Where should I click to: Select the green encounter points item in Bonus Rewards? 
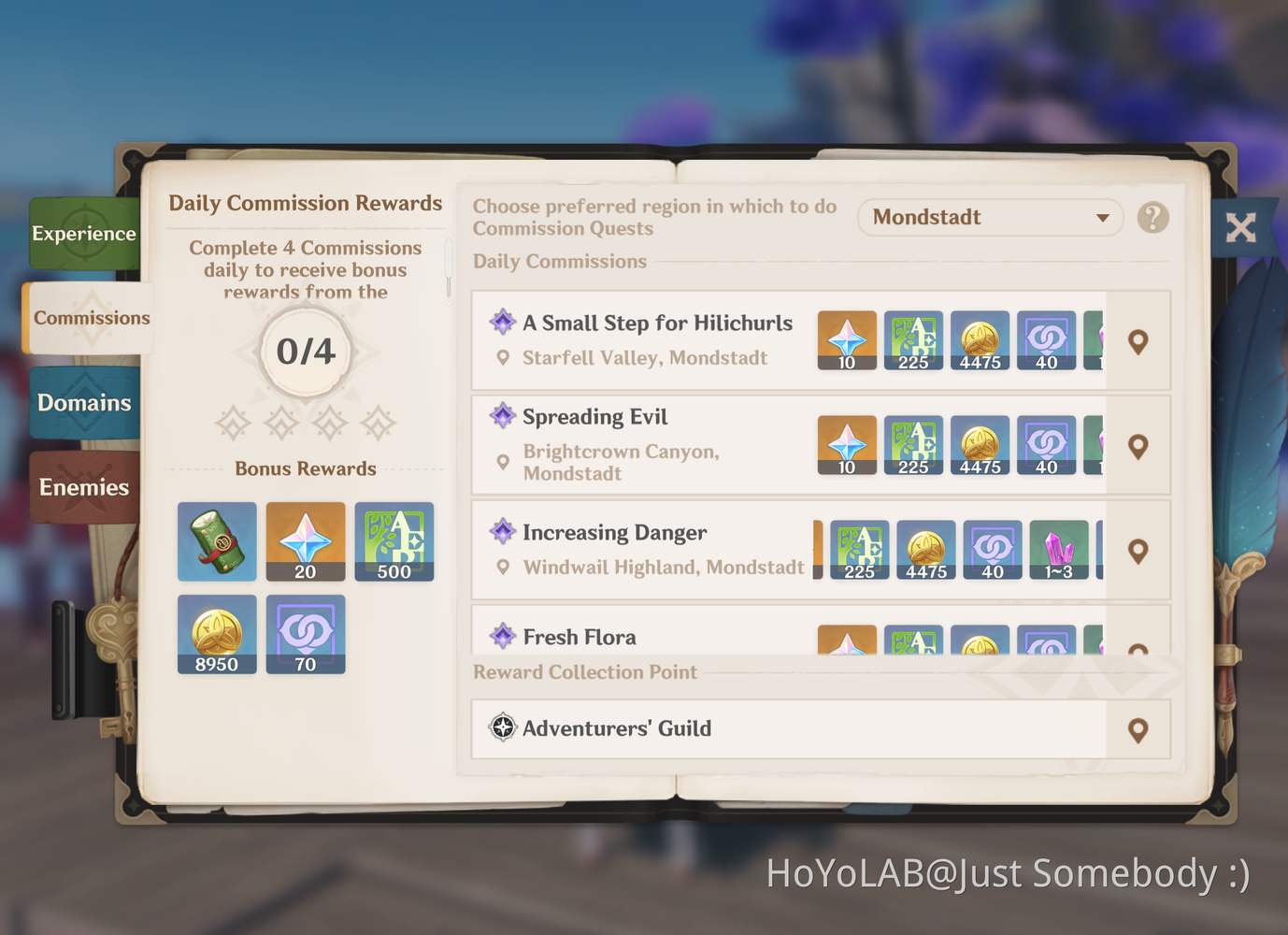point(217,541)
